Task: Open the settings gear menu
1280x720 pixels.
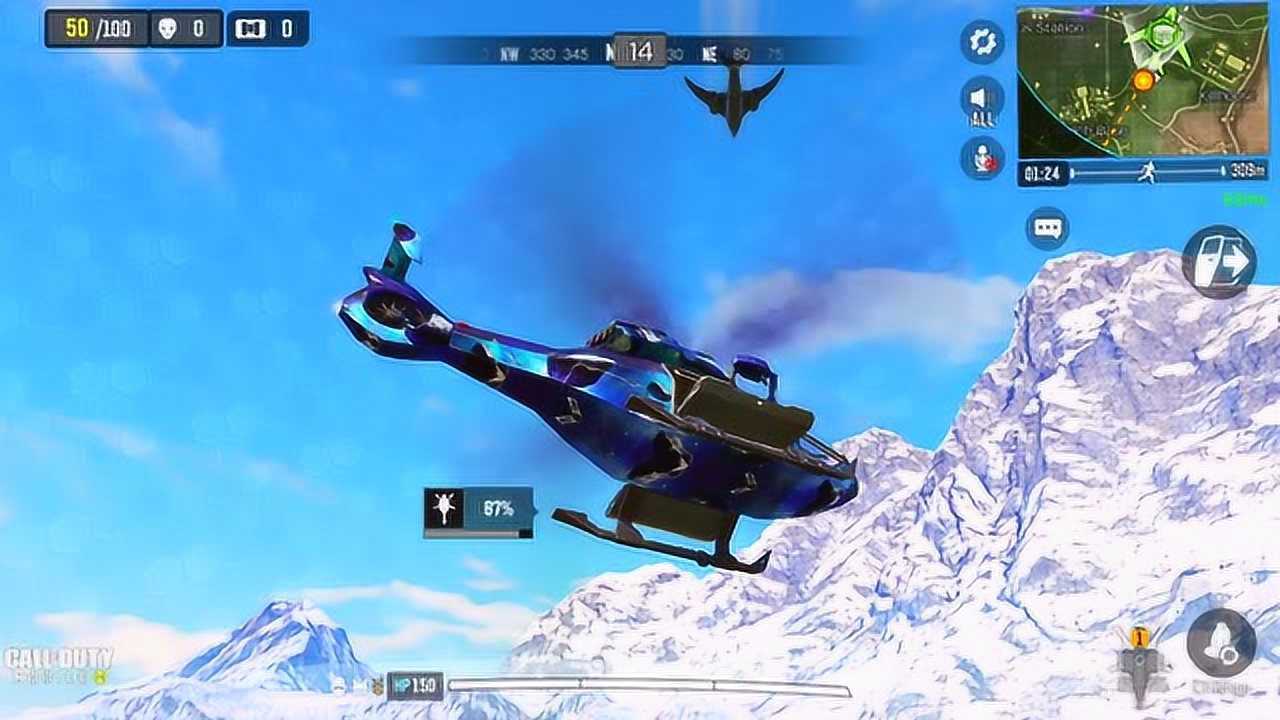Action: tap(982, 42)
